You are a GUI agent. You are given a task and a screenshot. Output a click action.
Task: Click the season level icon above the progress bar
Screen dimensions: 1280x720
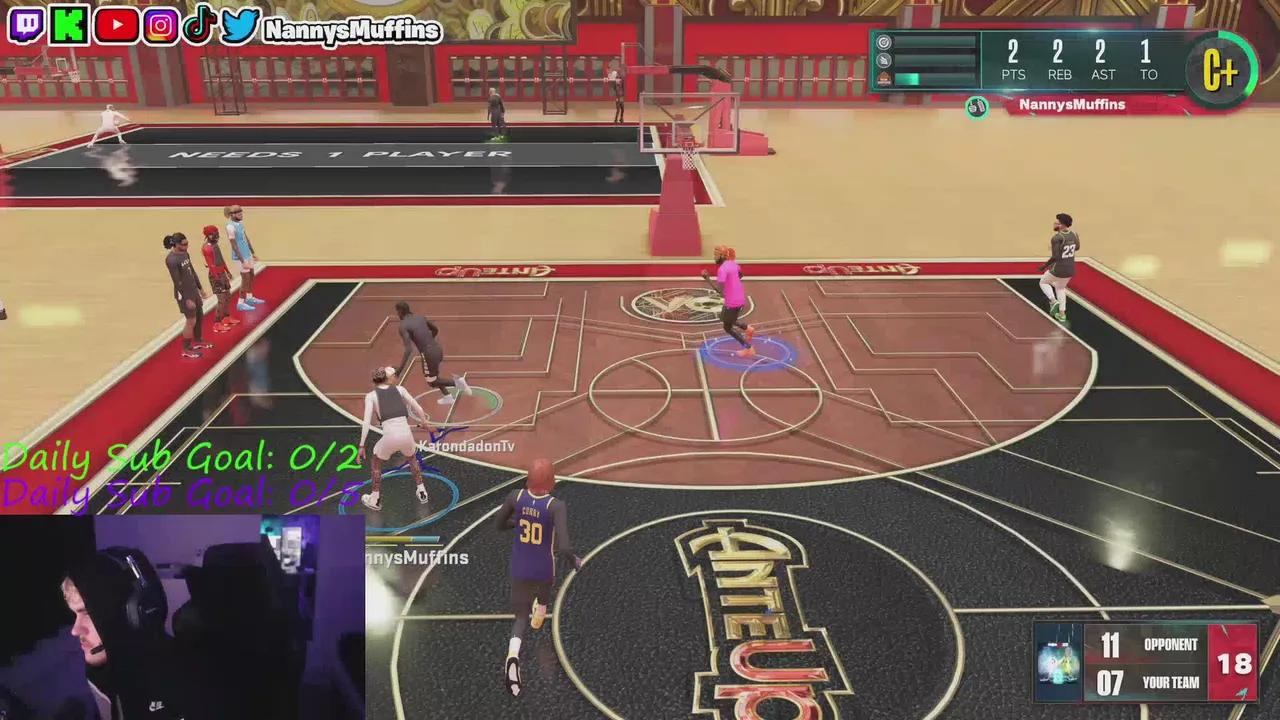[x=885, y=77]
